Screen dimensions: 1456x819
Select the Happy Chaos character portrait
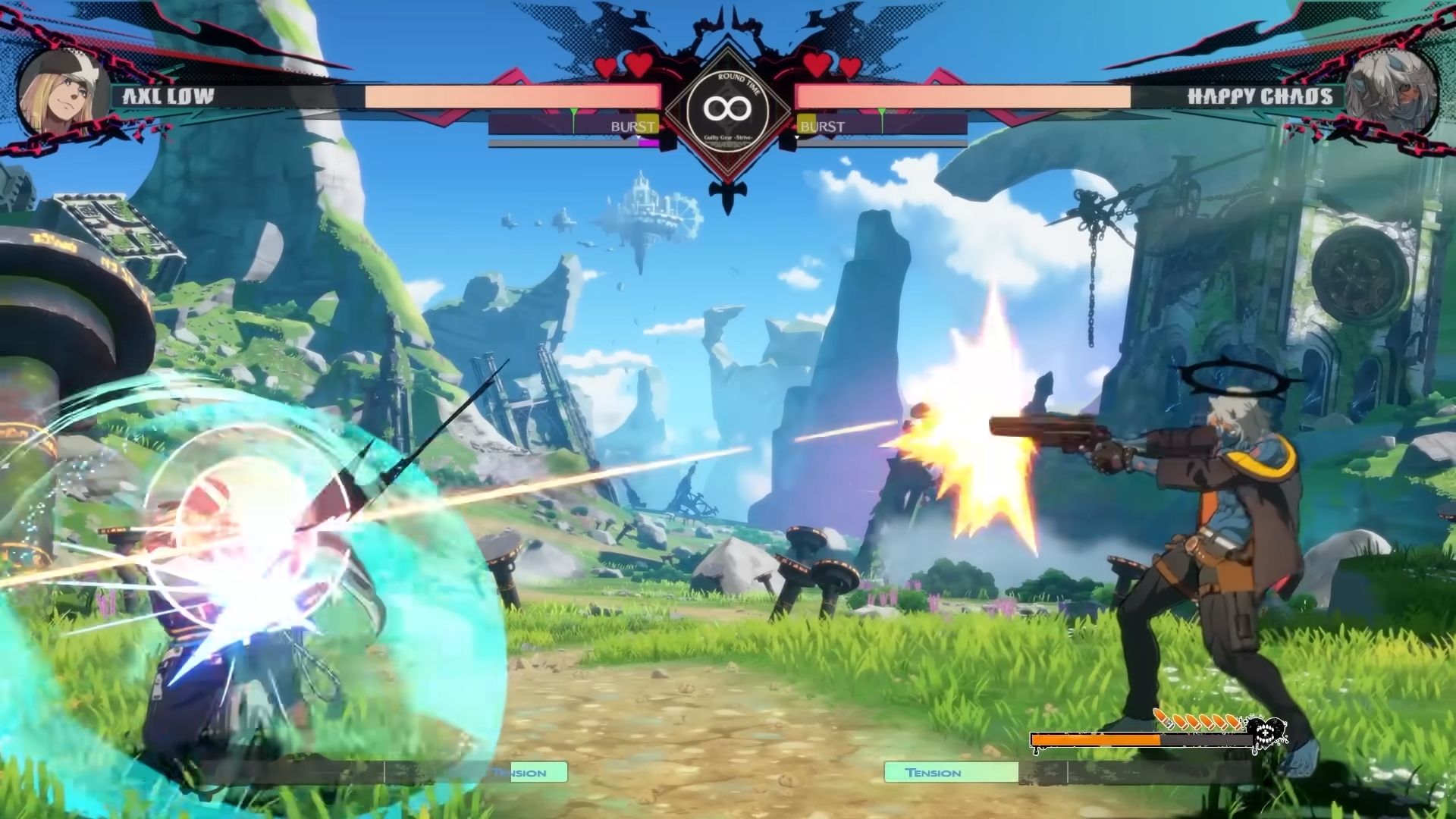pyautogui.click(x=1392, y=93)
